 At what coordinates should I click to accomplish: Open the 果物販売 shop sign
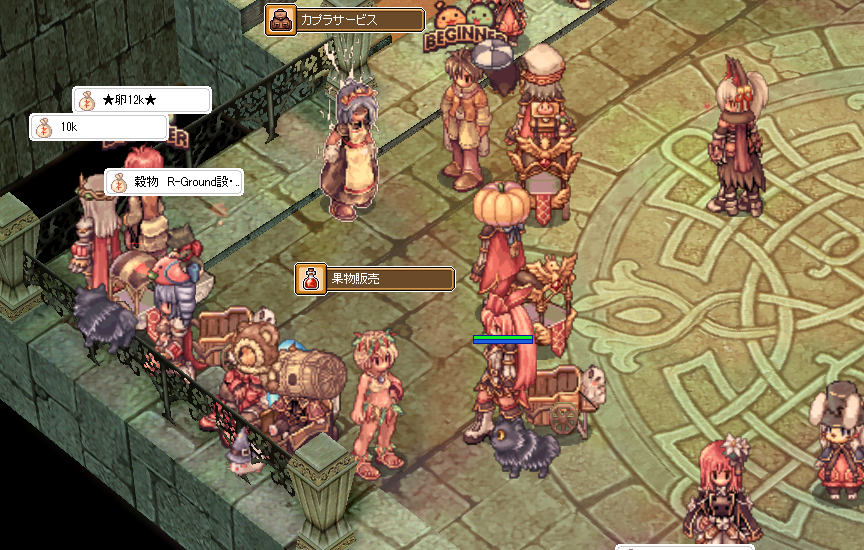375,279
